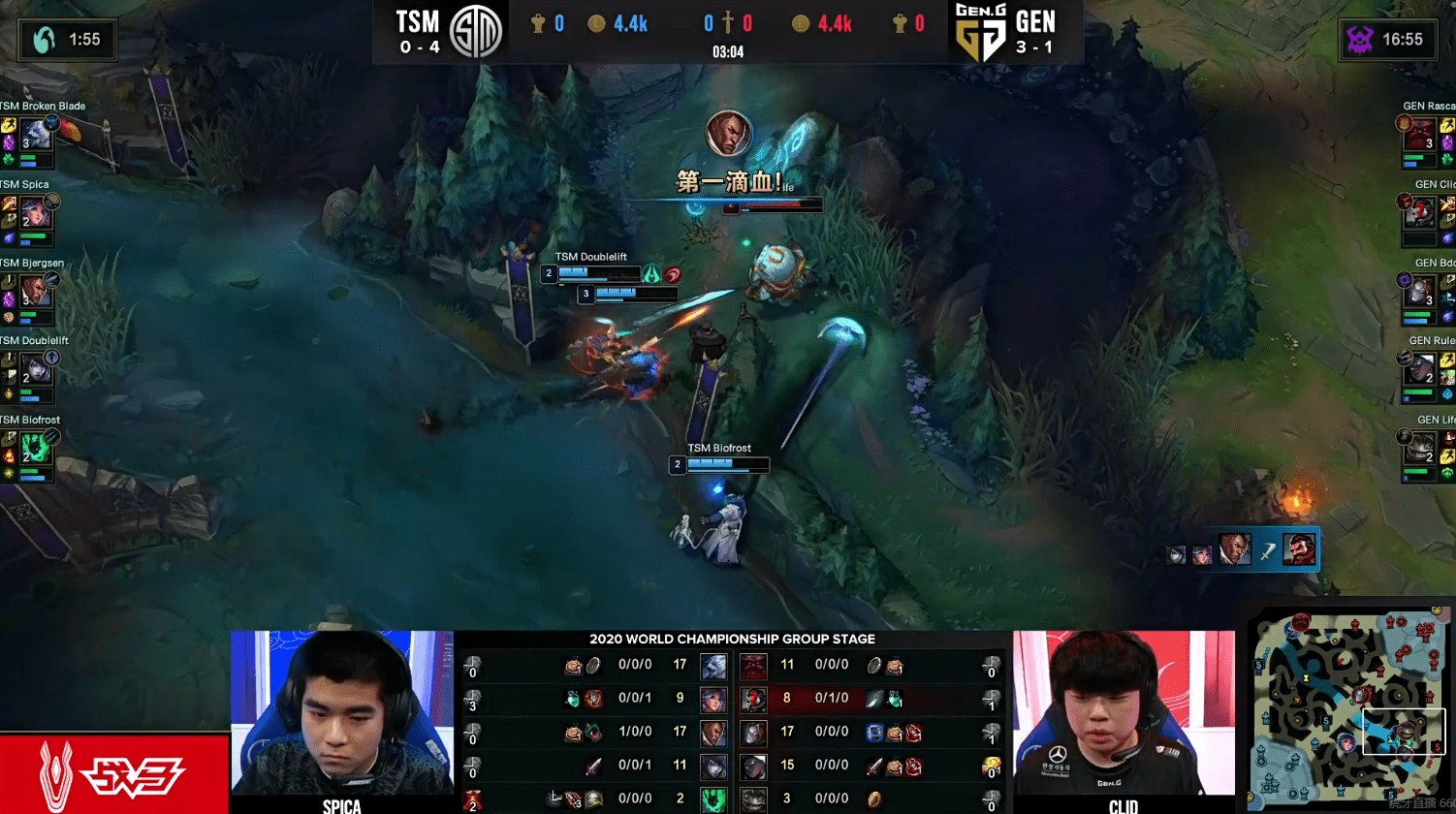Click the Gen.G team logo
The image size is (1456, 814).
[980, 32]
